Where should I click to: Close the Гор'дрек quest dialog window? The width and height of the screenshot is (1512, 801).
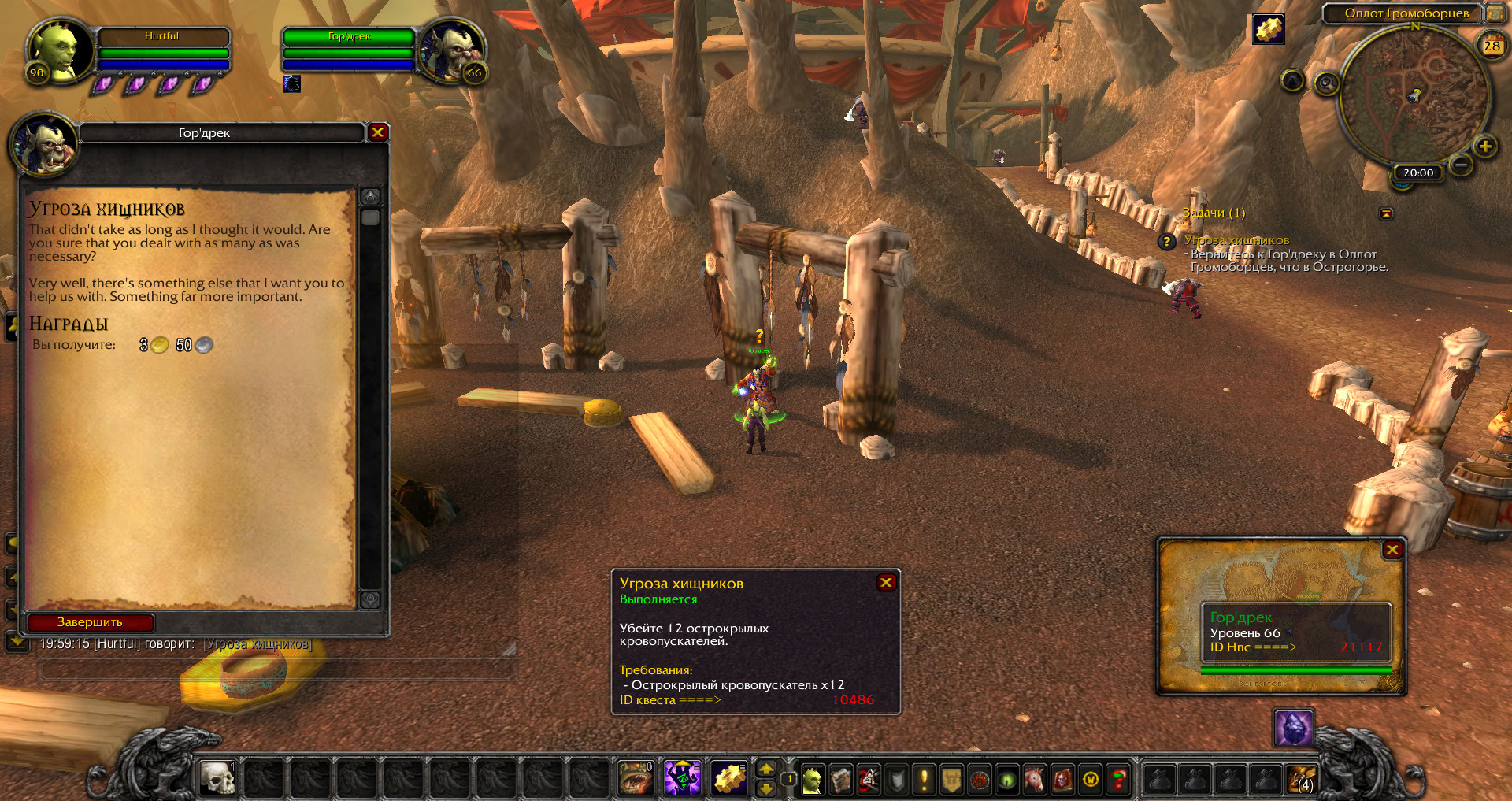[378, 132]
